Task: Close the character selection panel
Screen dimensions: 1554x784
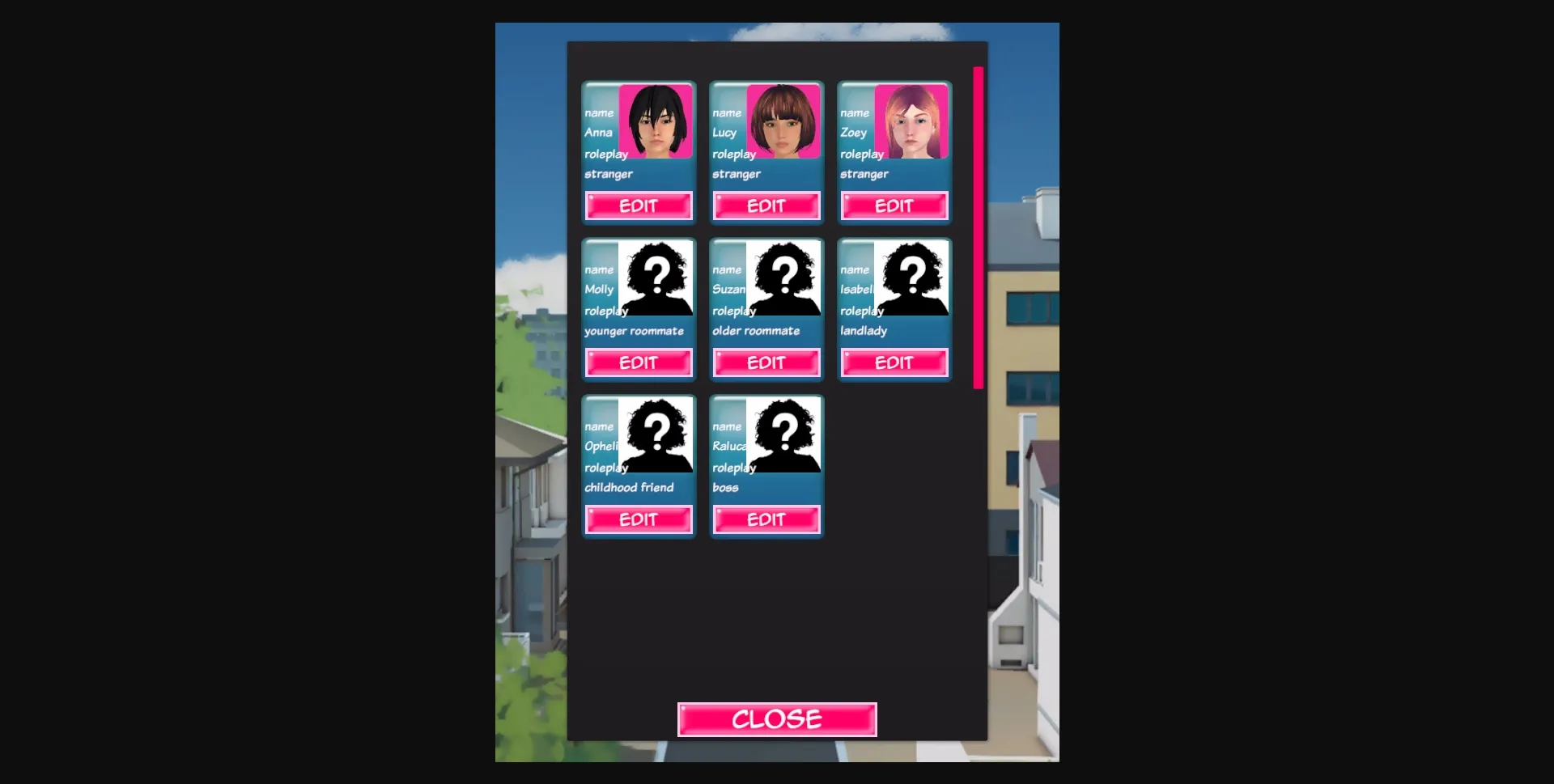Action: click(x=776, y=718)
